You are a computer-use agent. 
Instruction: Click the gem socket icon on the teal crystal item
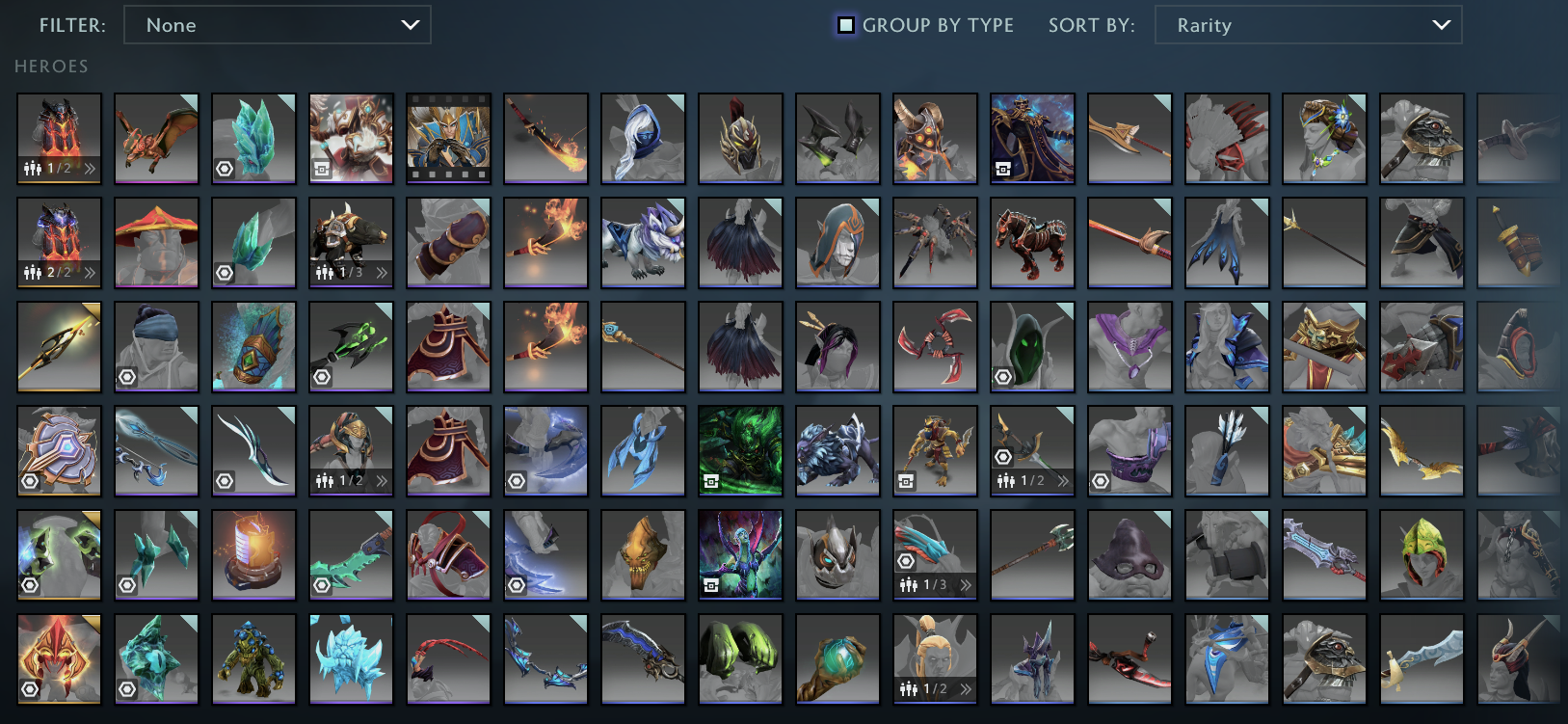225,169
